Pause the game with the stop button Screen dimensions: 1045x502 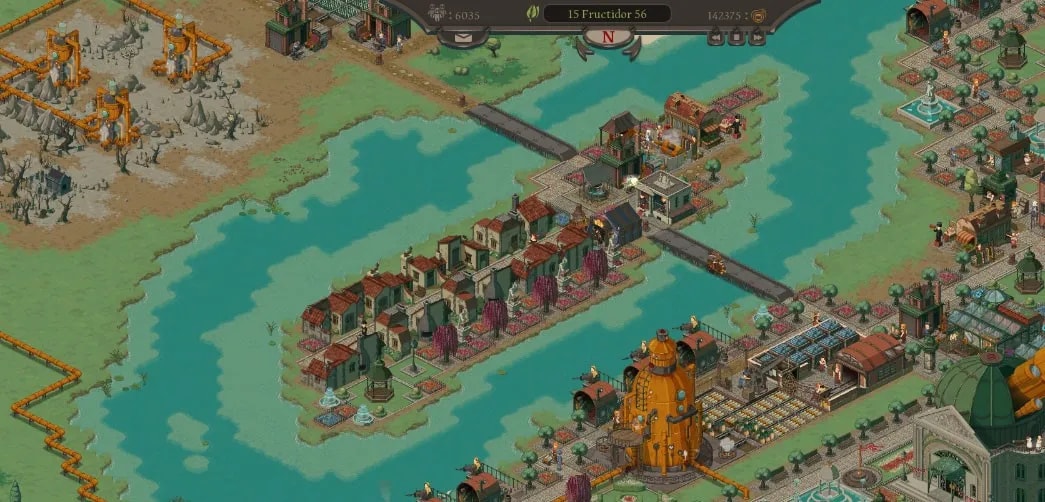coord(736,39)
